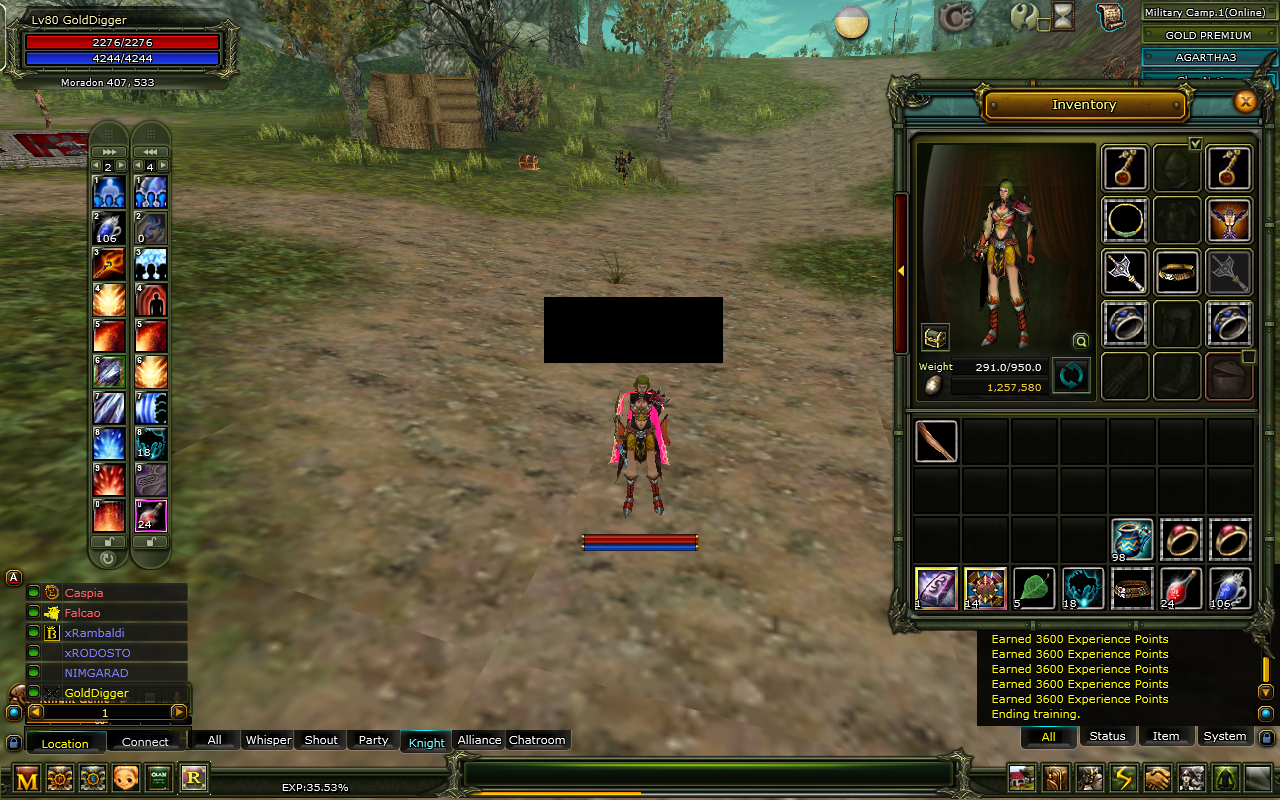The width and height of the screenshot is (1280, 800).
Task: Open the Item tab in the message log
Action: tap(1166, 736)
